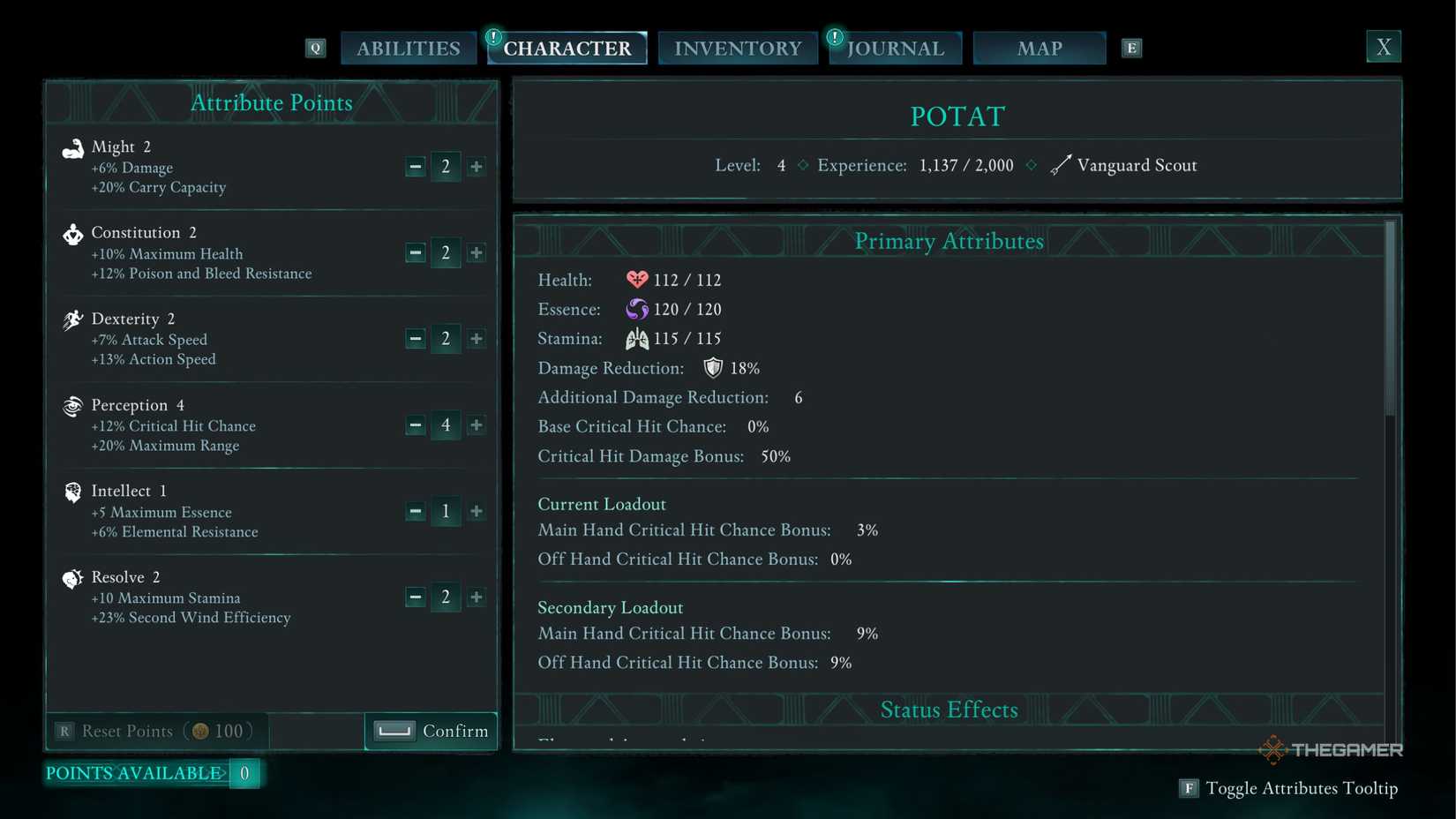The image size is (1456, 819).
Task: Click the E hotkey indicator
Action: (1131, 48)
